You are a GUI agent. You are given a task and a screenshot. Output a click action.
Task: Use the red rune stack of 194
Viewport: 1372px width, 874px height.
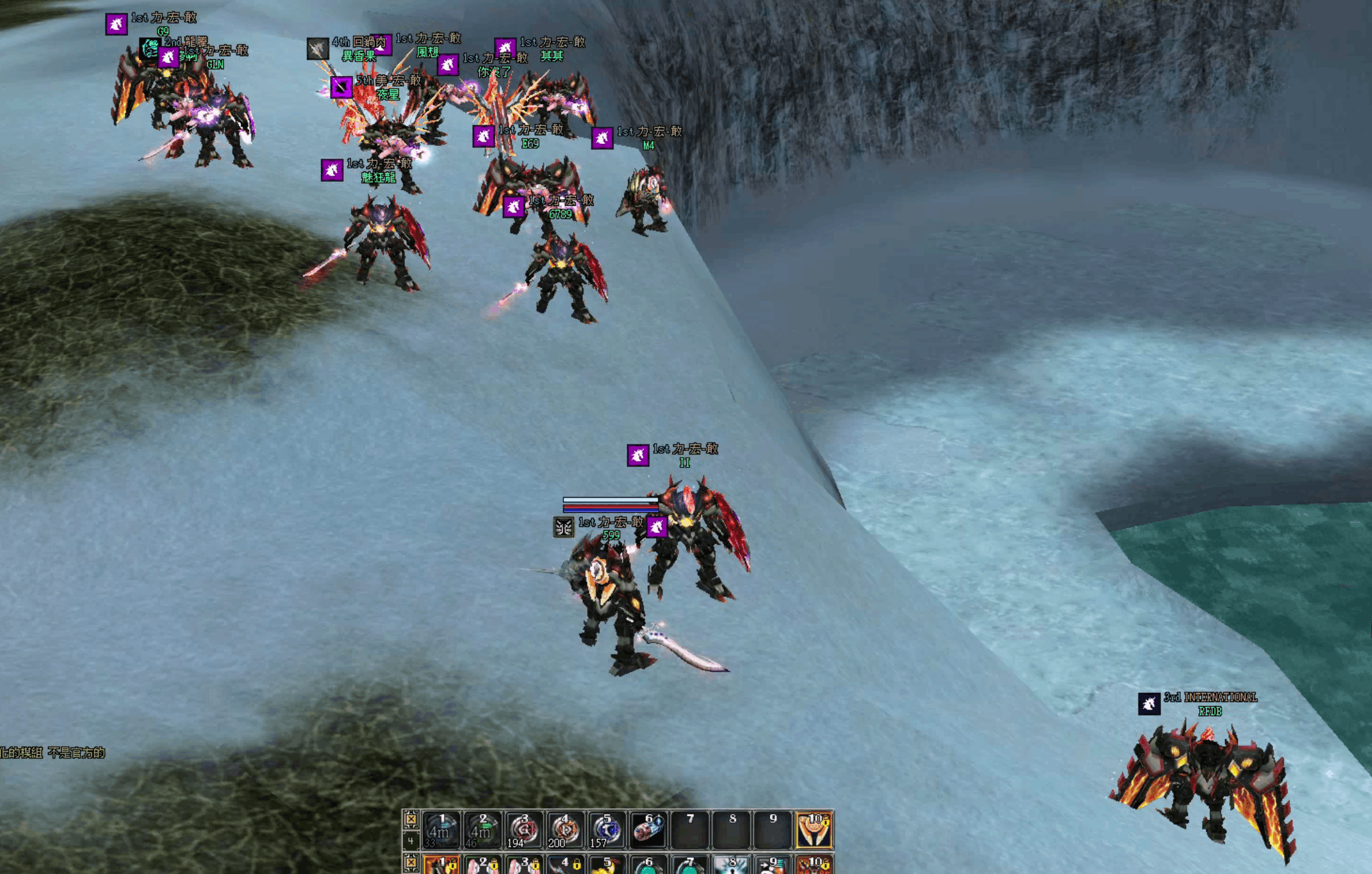click(523, 830)
